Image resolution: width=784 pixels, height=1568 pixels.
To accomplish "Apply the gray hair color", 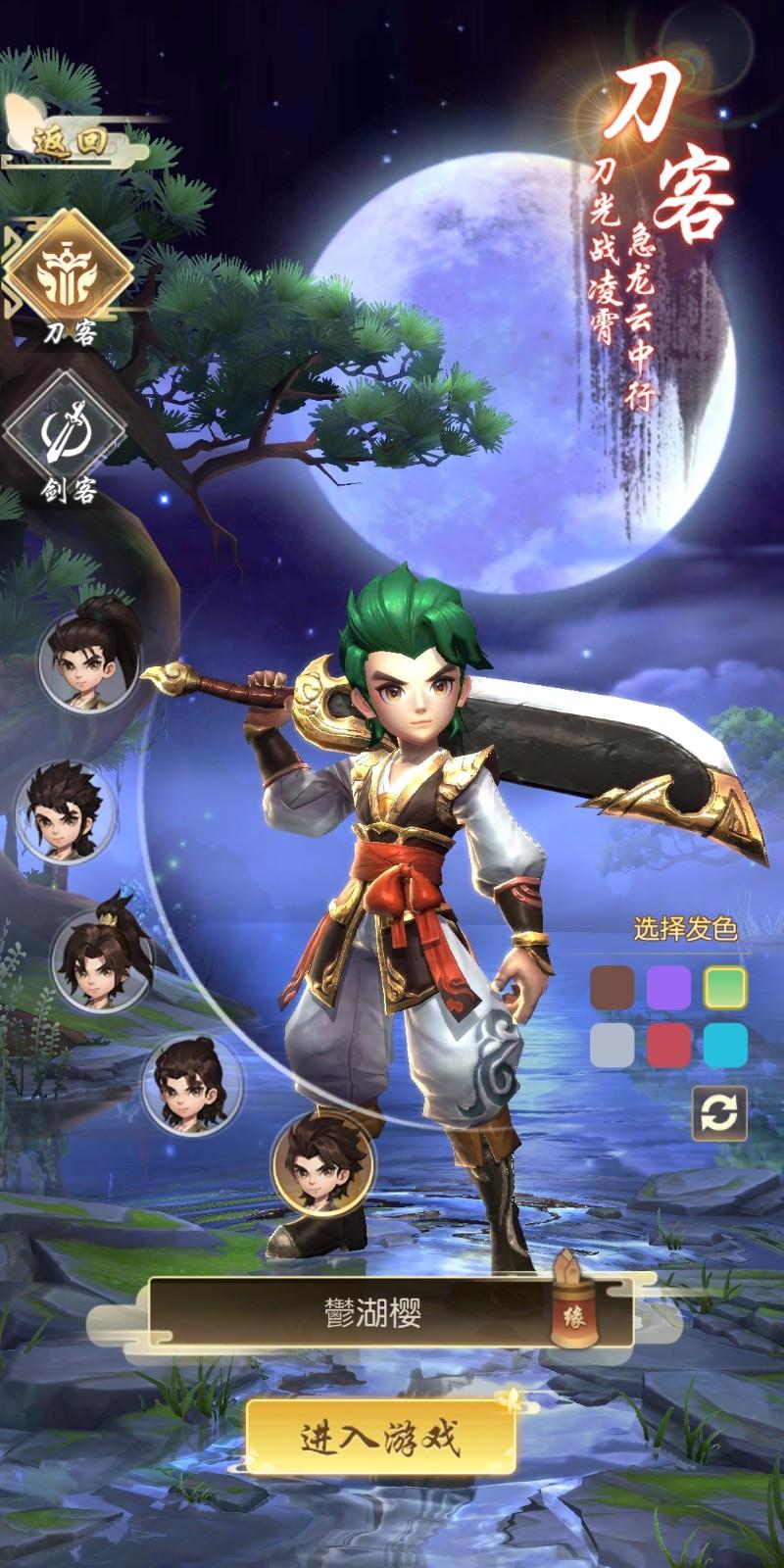I will (612, 1045).
